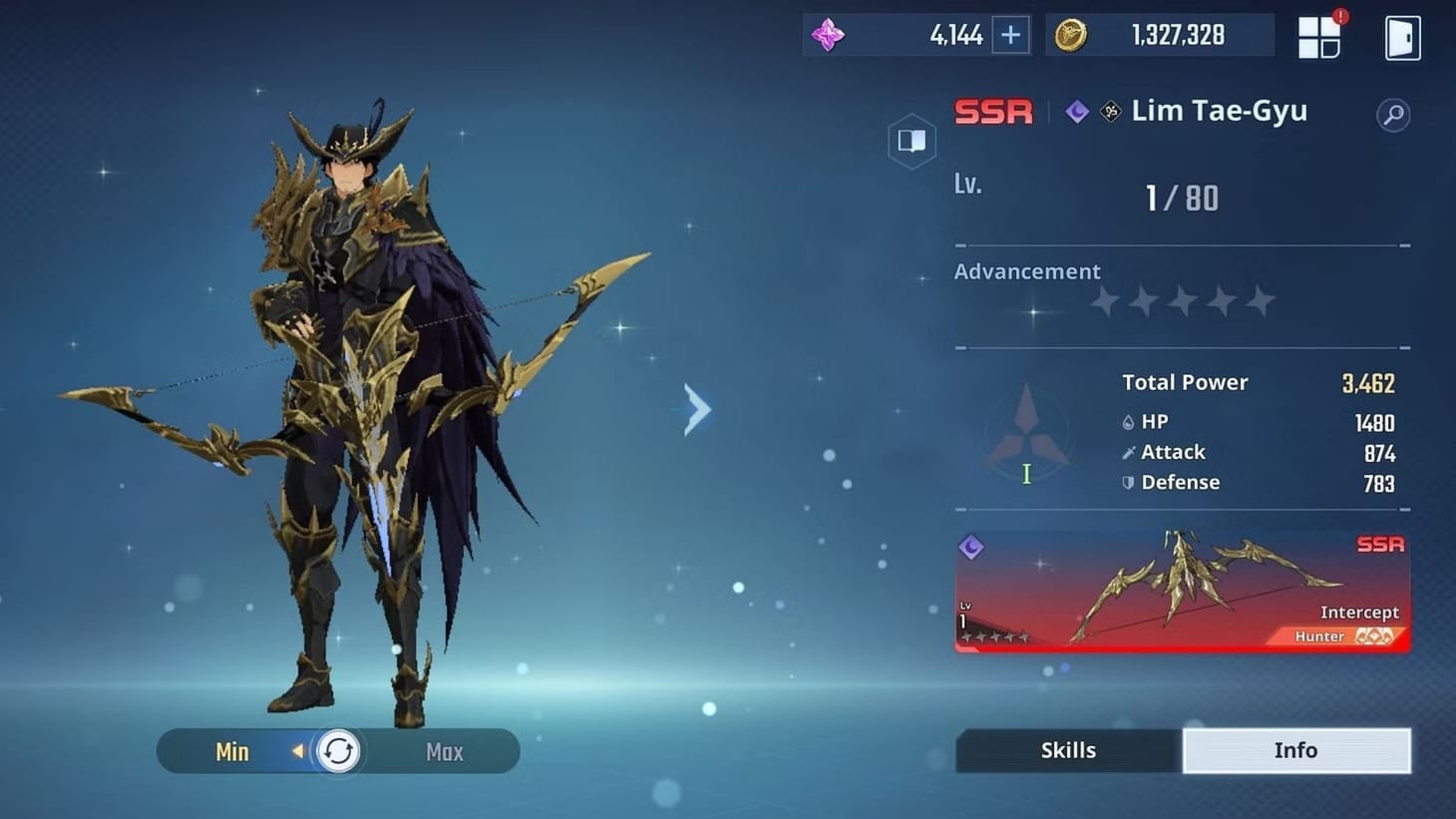Switch character stats display to Min
1456x819 pixels.
click(231, 751)
